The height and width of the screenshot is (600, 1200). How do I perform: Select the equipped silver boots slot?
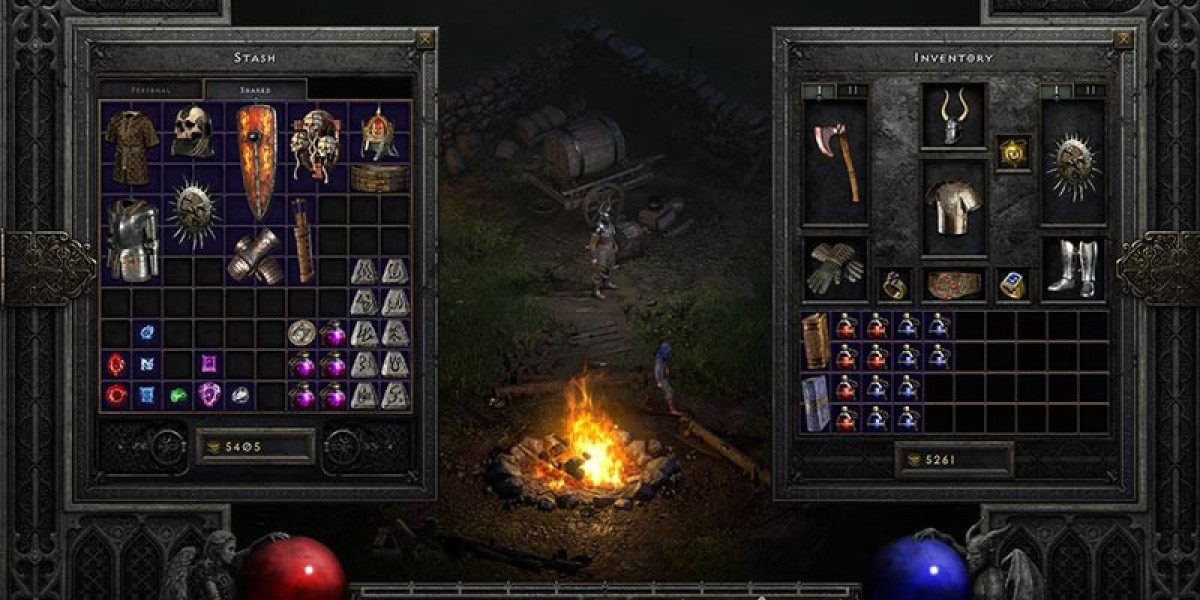pos(1073,268)
